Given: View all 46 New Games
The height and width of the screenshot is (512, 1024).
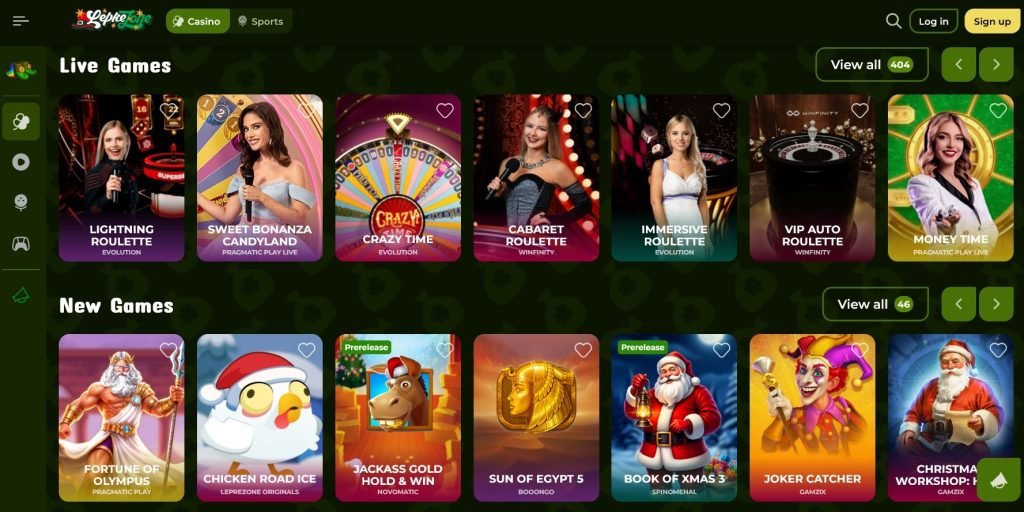Looking at the screenshot, I should point(874,304).
